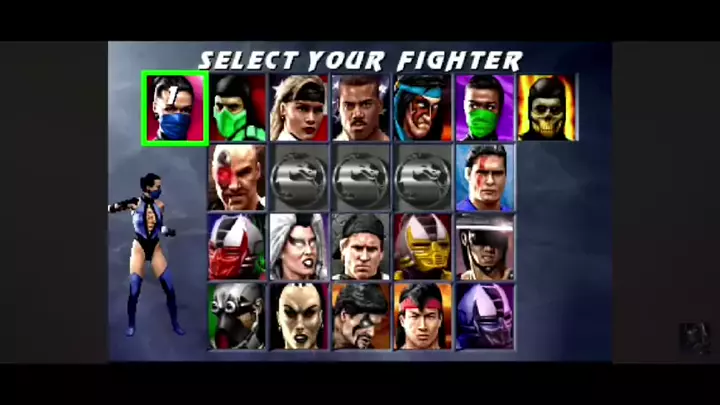
Task: Pick Sonya, the blonde fighter portrait
Action: pos(299,107)
